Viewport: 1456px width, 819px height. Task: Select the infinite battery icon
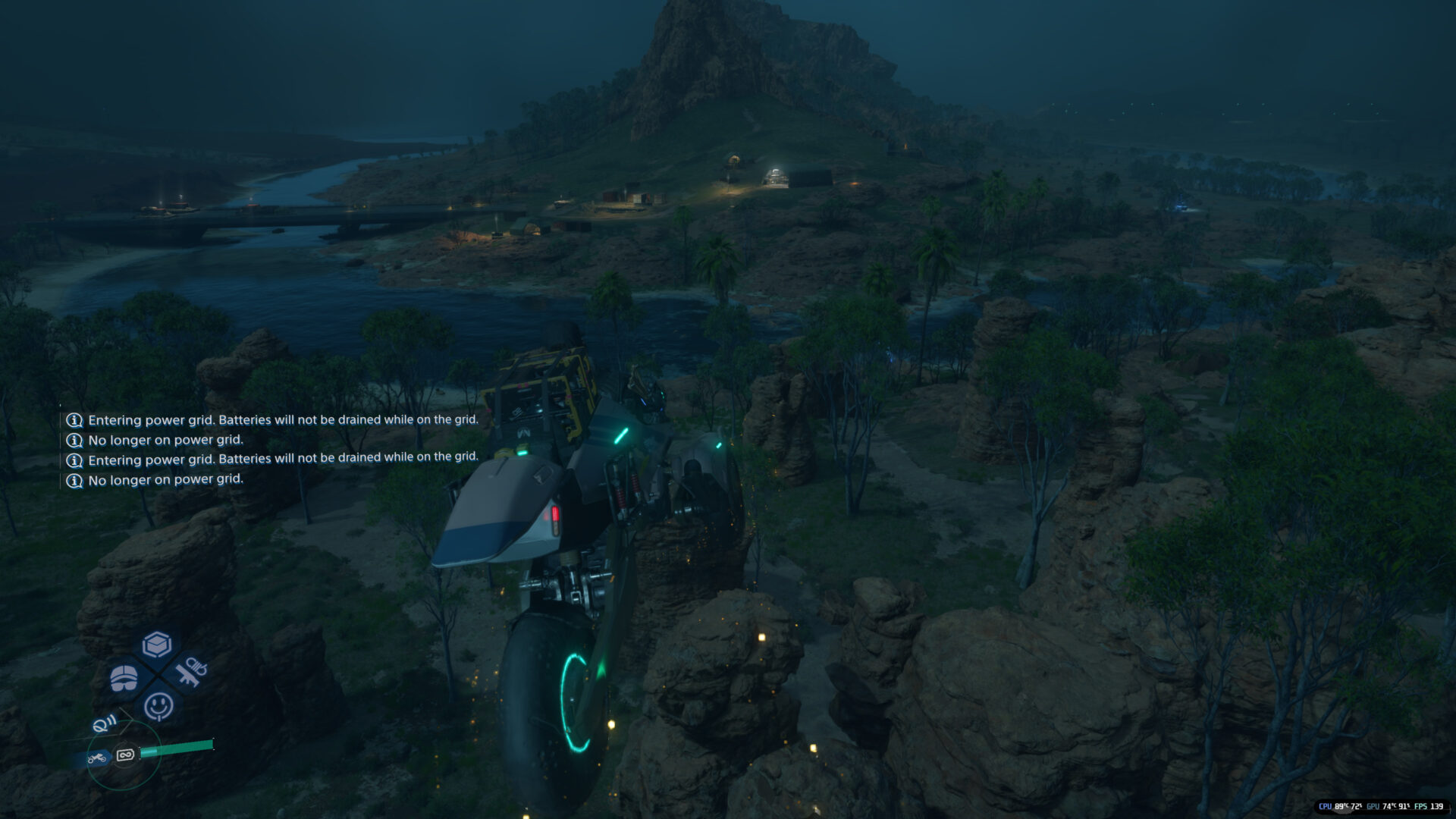(125, 755)
